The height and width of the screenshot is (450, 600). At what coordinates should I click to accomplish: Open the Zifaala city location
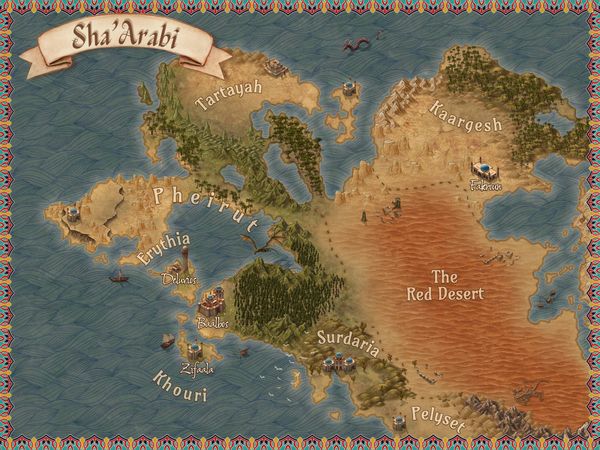194,352
